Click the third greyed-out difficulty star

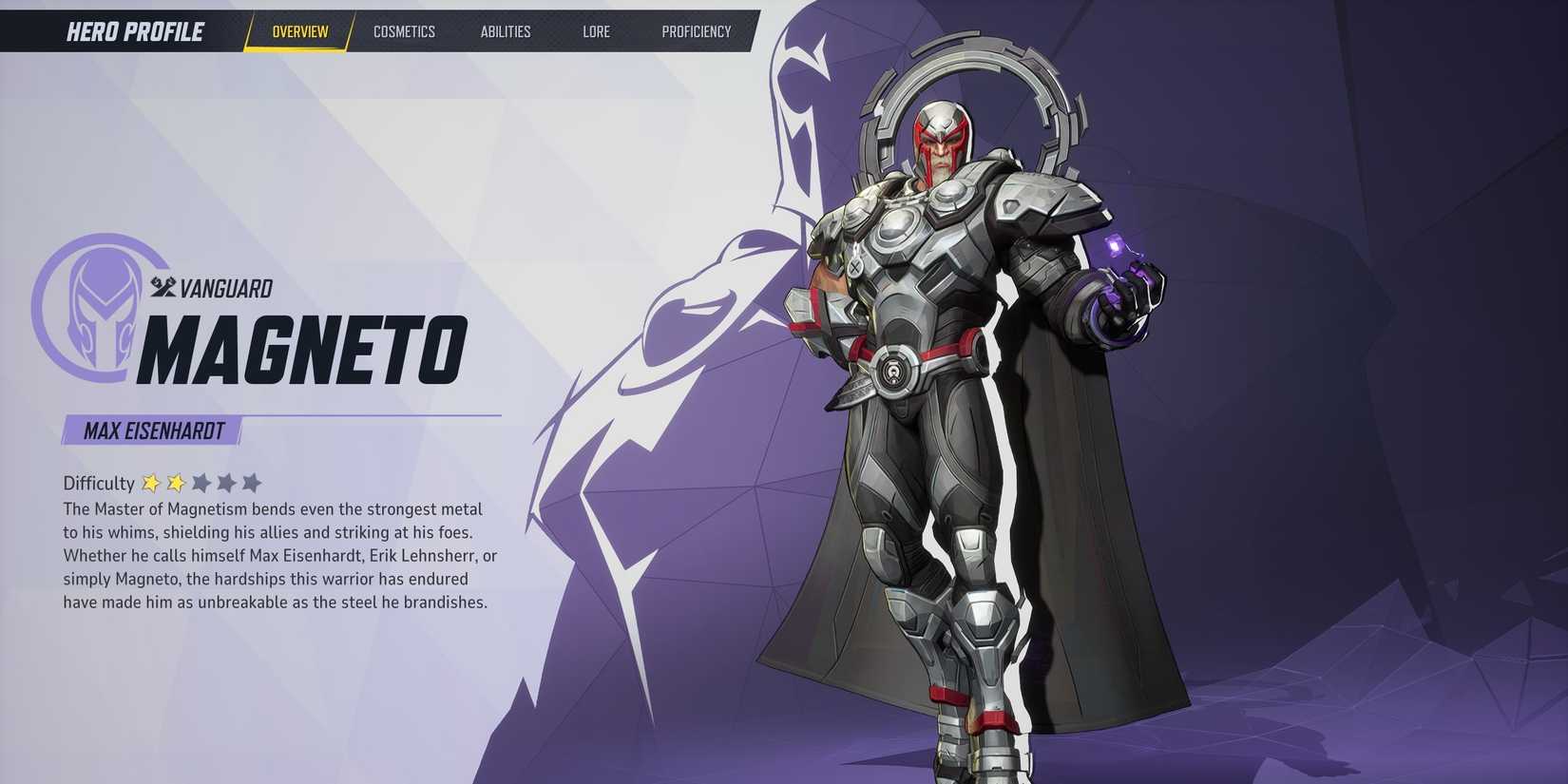point(201,483)
